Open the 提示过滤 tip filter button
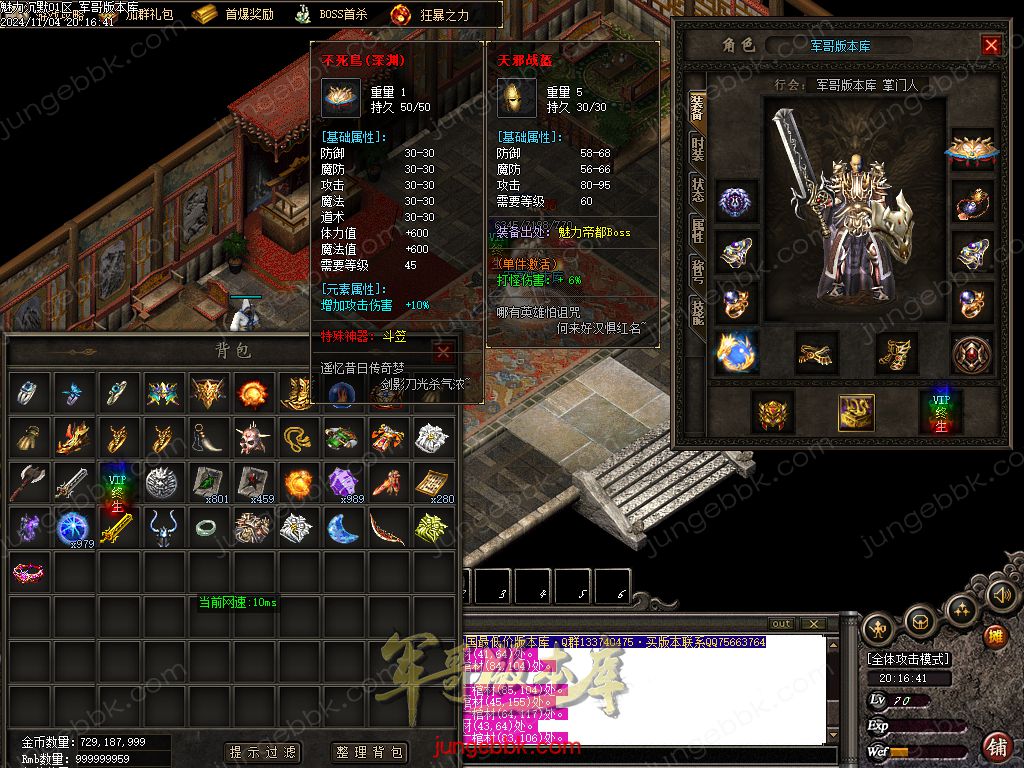Image resolution: width=1024 pixels, height=768 pixels. click(x=262, y=752)
